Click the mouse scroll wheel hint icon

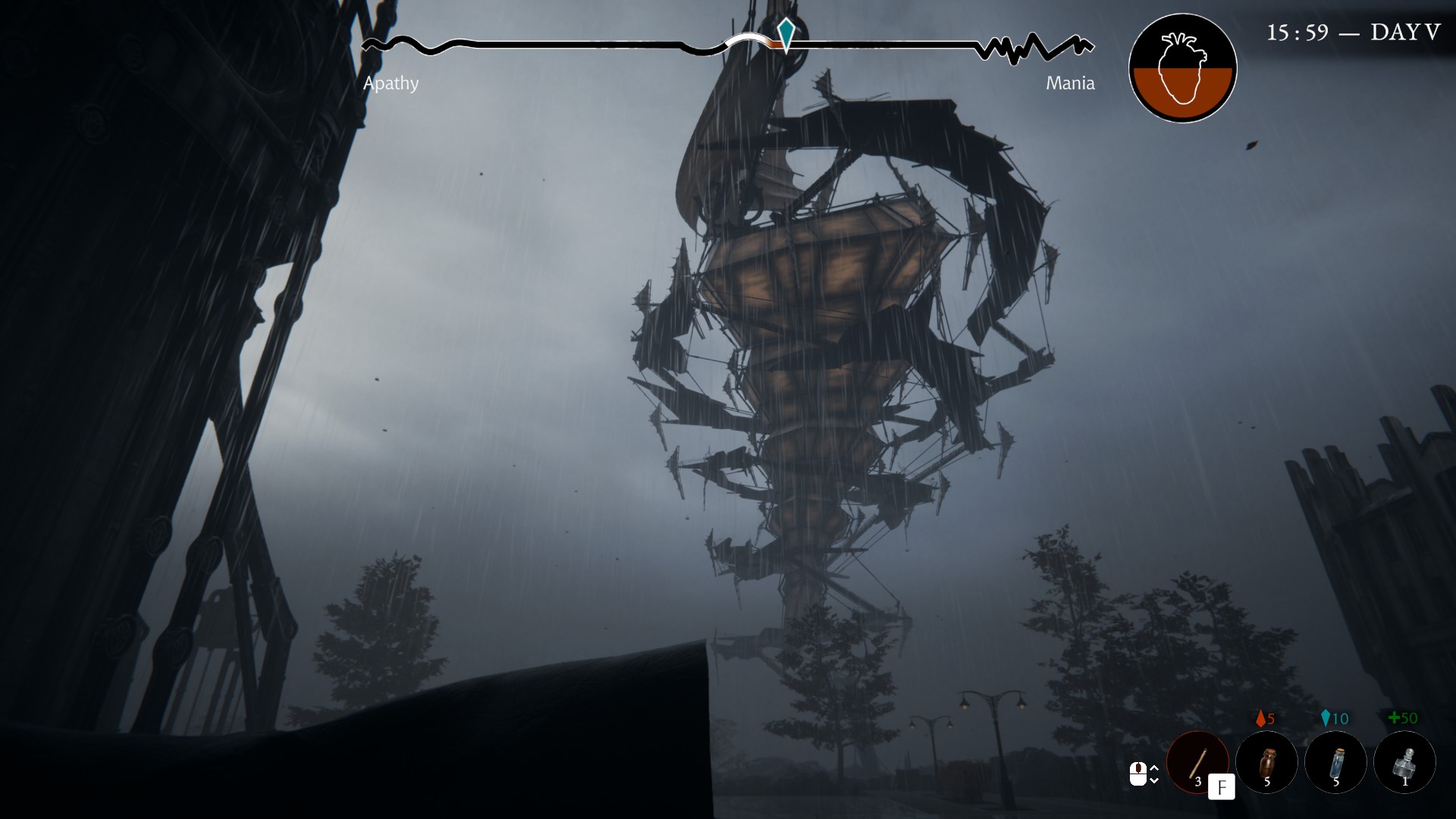[x=1138, y=773]
